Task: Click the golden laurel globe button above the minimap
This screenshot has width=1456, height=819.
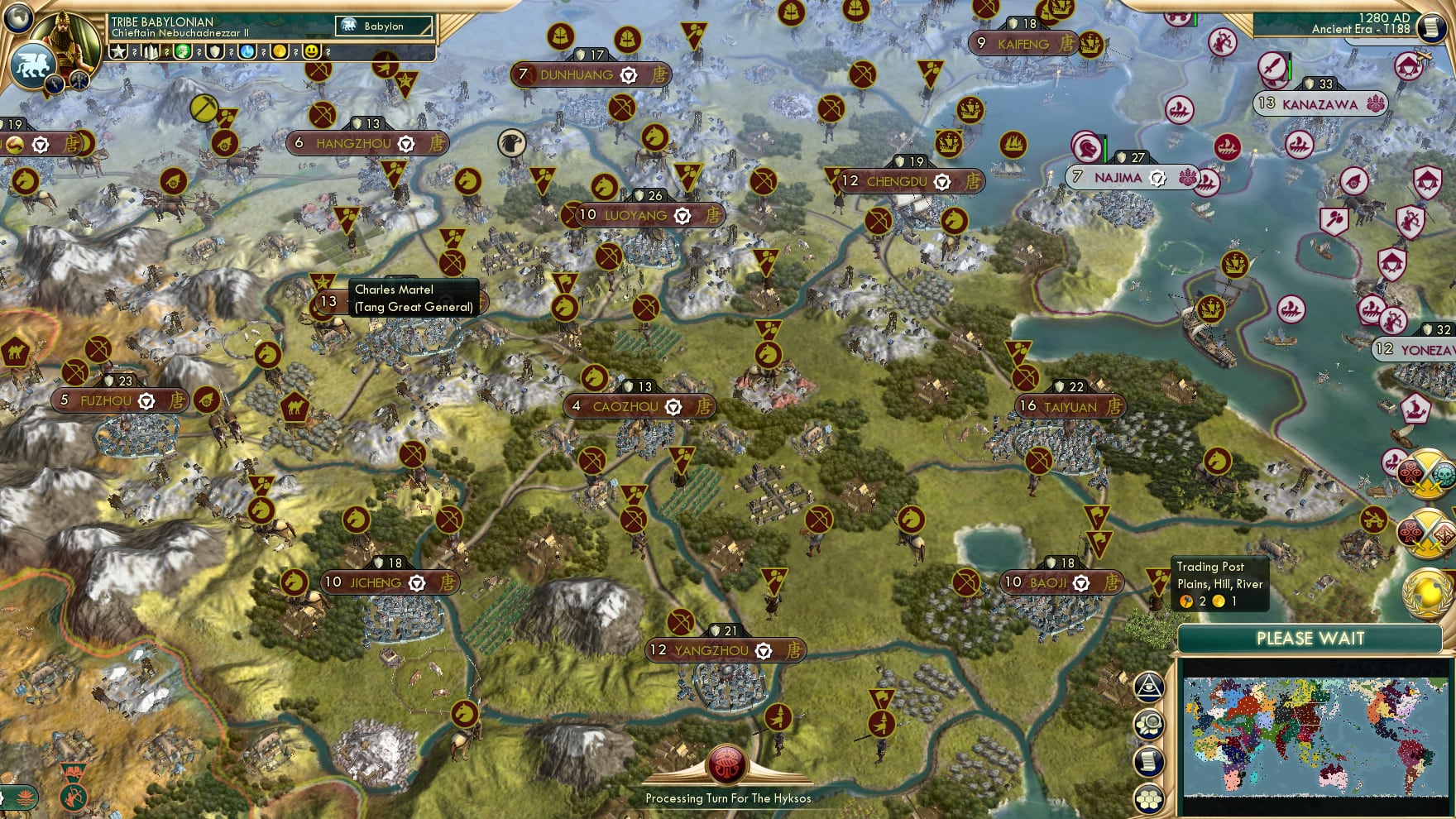Action: [x=1428, y=594]
